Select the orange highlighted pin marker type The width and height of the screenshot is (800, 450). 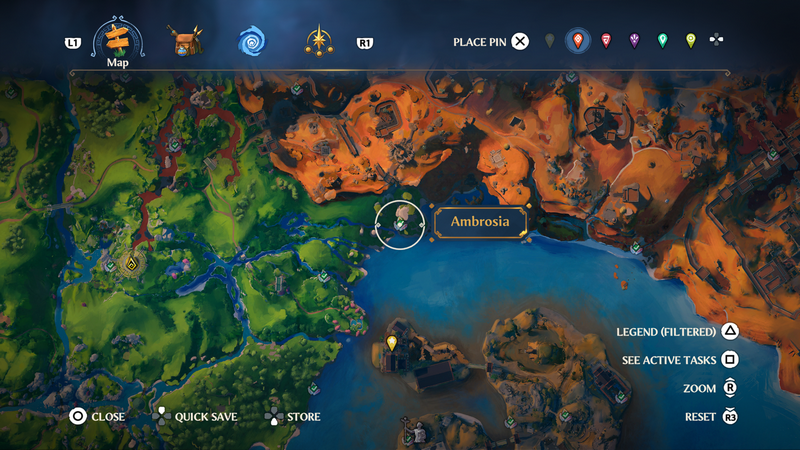point(577,41)
